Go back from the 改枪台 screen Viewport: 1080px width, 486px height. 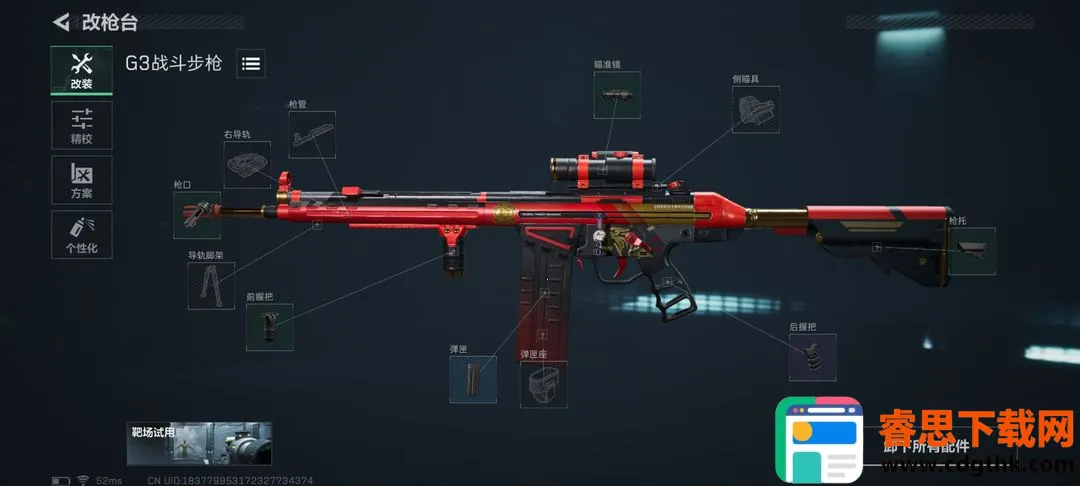coord(62,21)
